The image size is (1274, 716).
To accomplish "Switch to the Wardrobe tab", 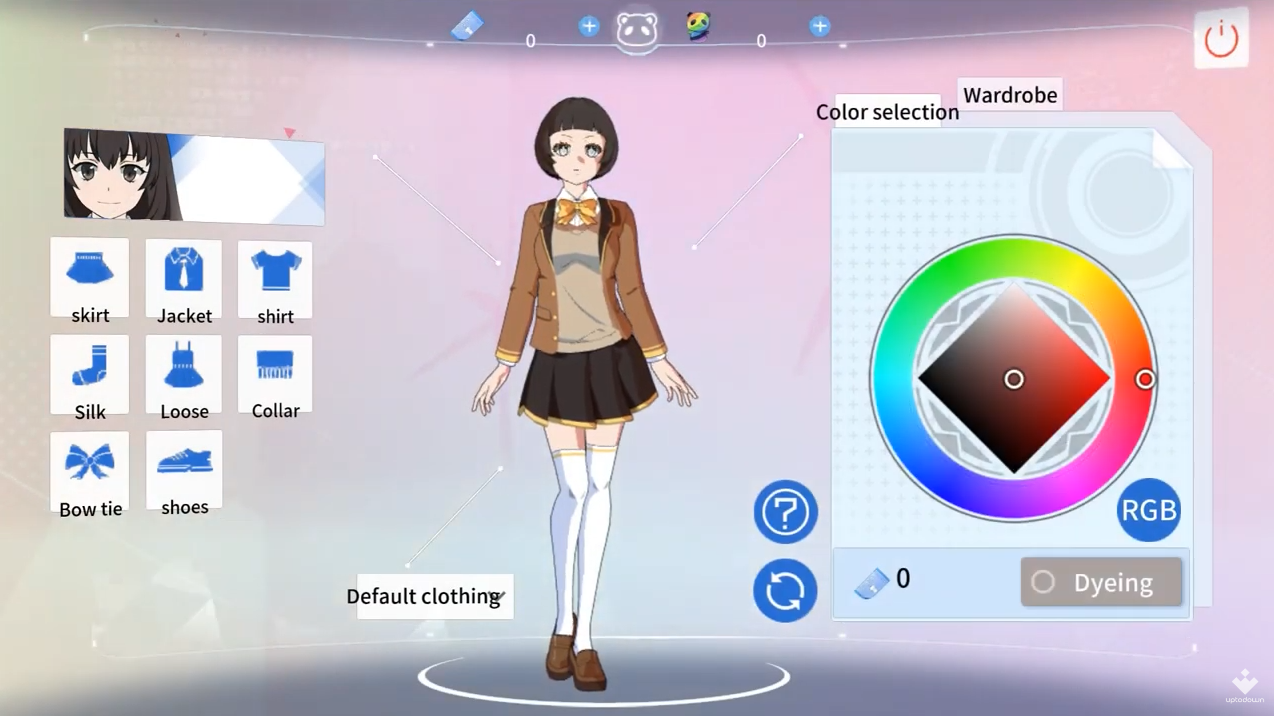I will [1009, 95].
